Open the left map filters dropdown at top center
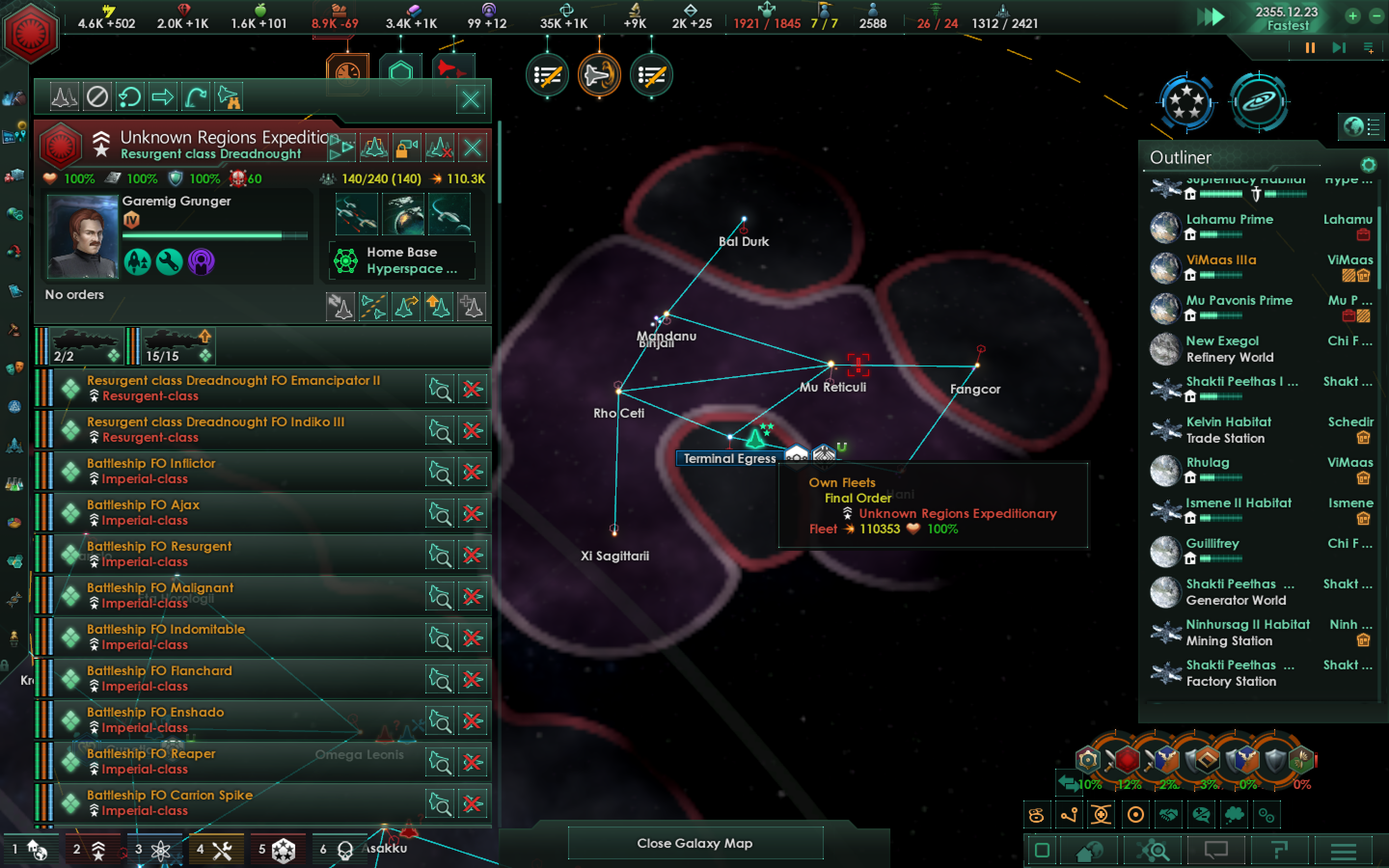This screenshot has height=868, width=1389. [x=547, y=75]
